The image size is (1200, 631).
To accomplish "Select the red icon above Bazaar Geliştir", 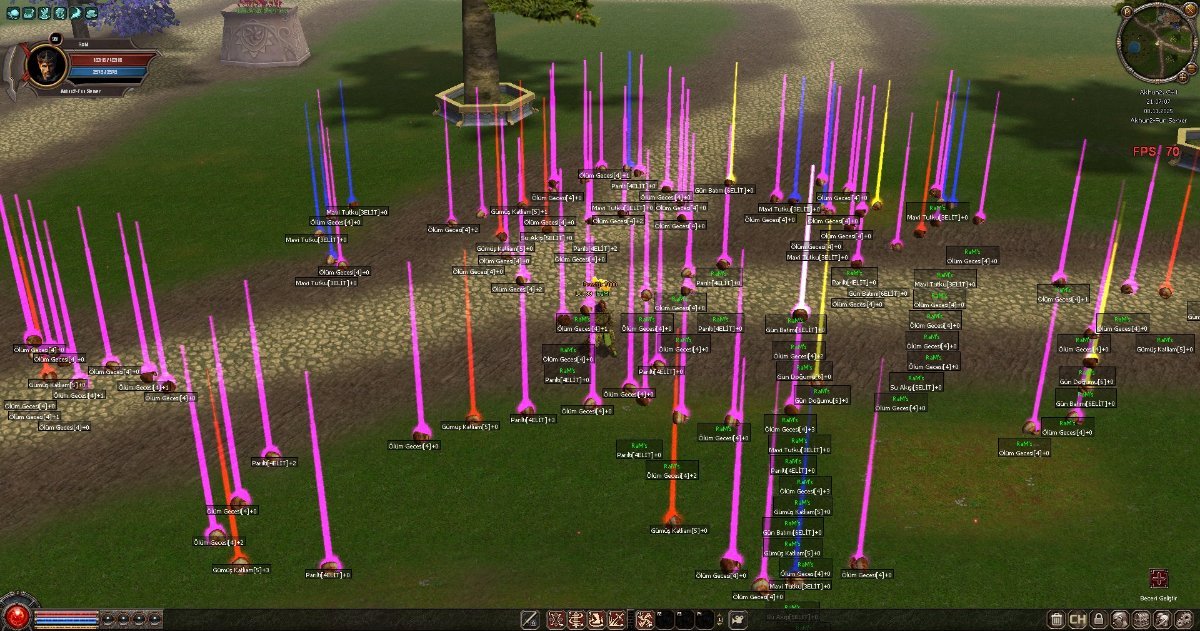I will [x=1159, y=578].
